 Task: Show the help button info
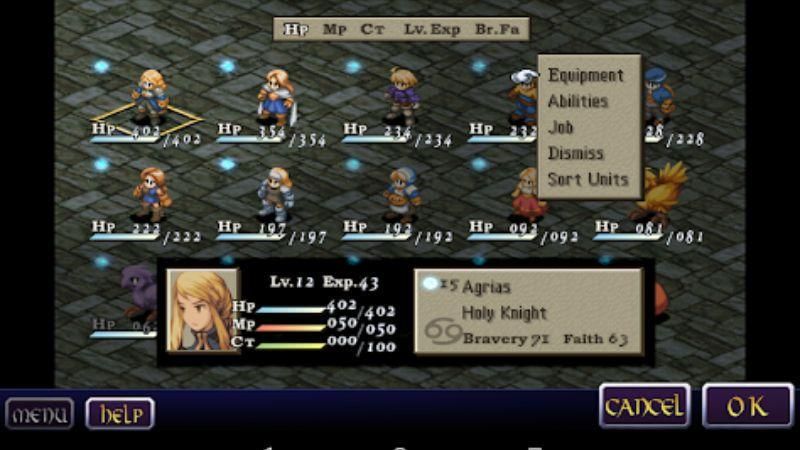click(120, 413)
